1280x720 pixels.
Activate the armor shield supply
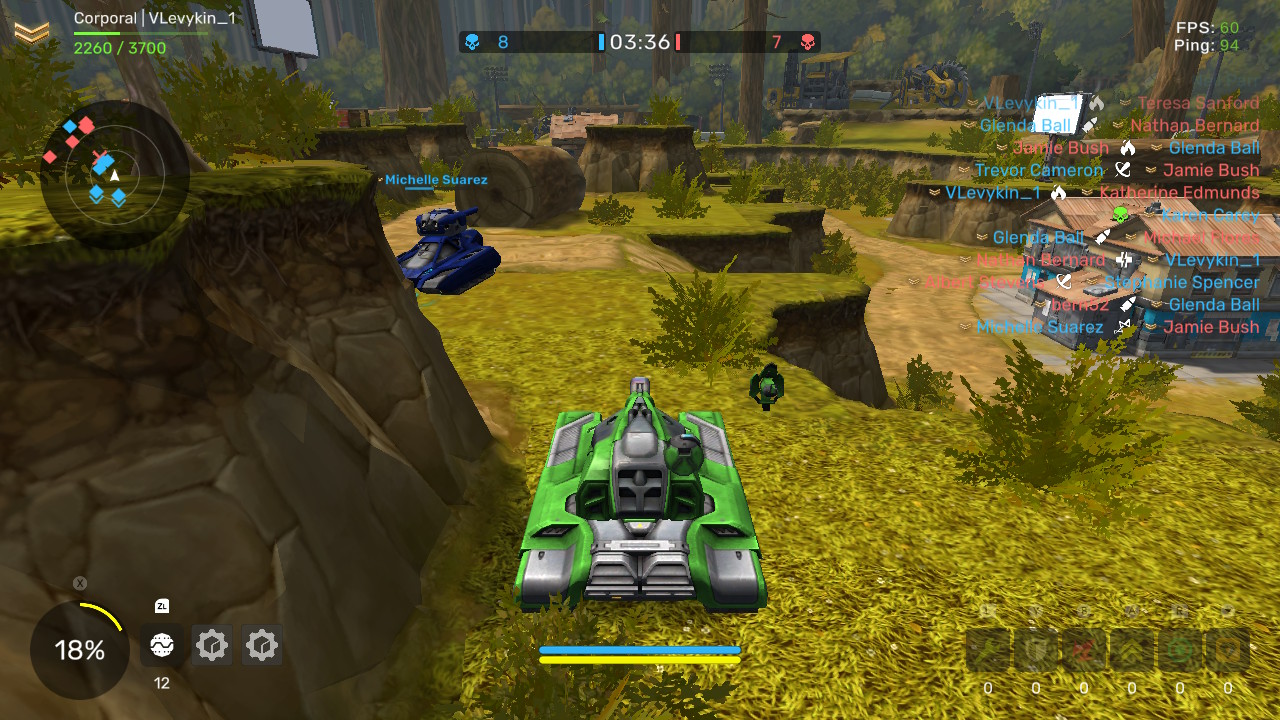1035,650
